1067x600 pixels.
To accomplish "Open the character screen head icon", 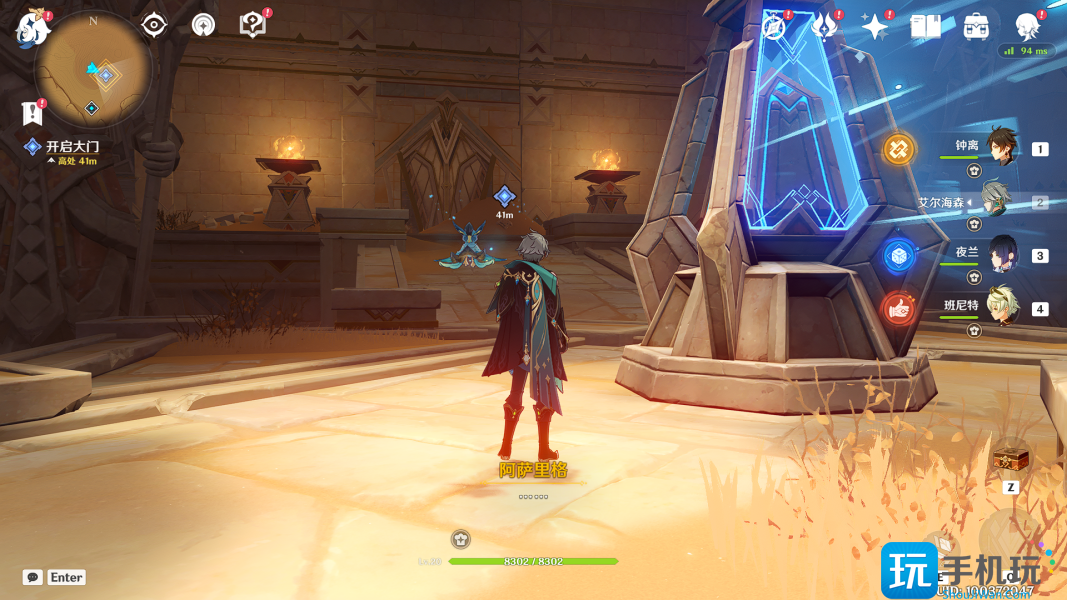I will coord(1027,27).
